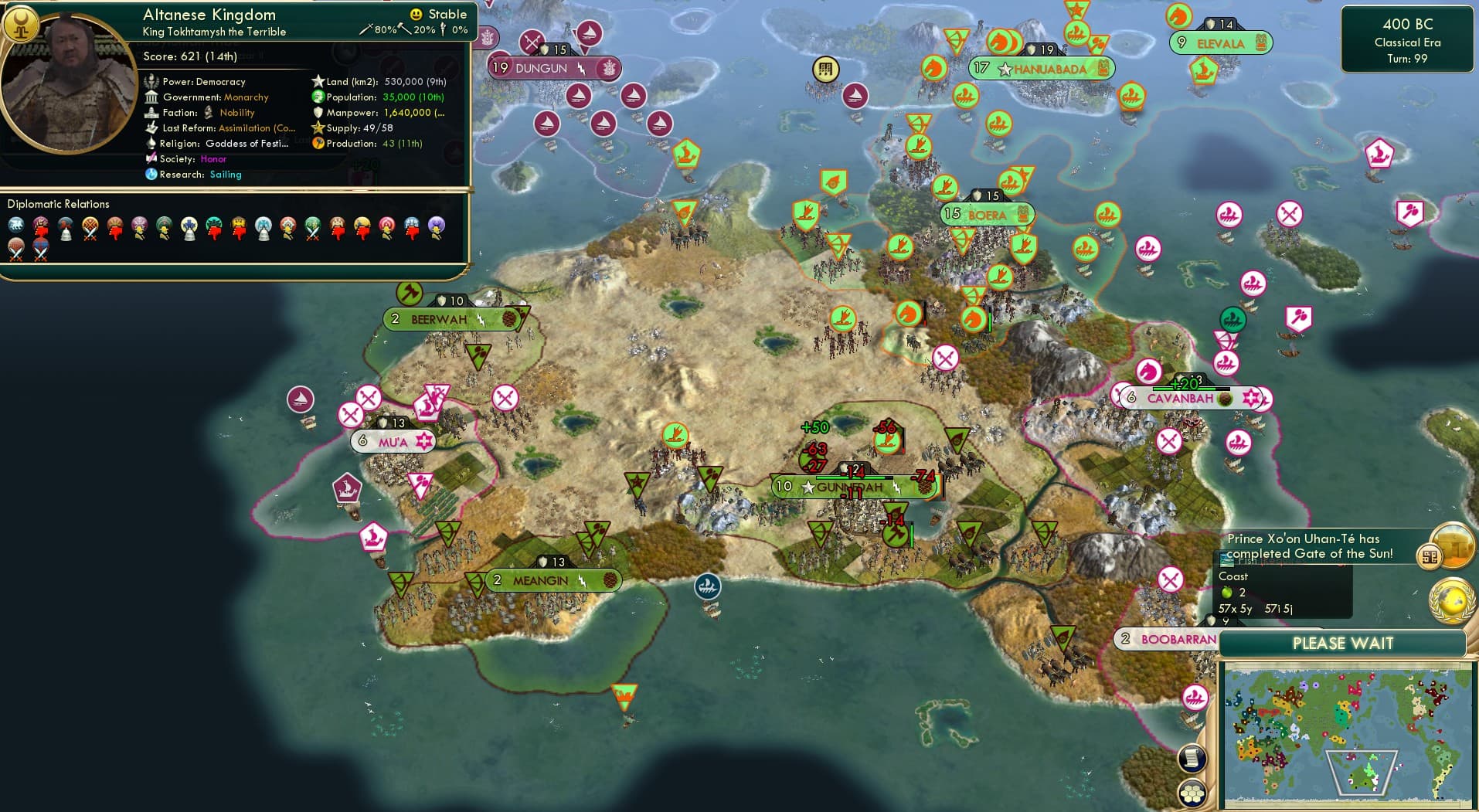1479x812 pixels.
Task: Toggle strategic view with the hex grid icon
Action: pos(1194,792)
